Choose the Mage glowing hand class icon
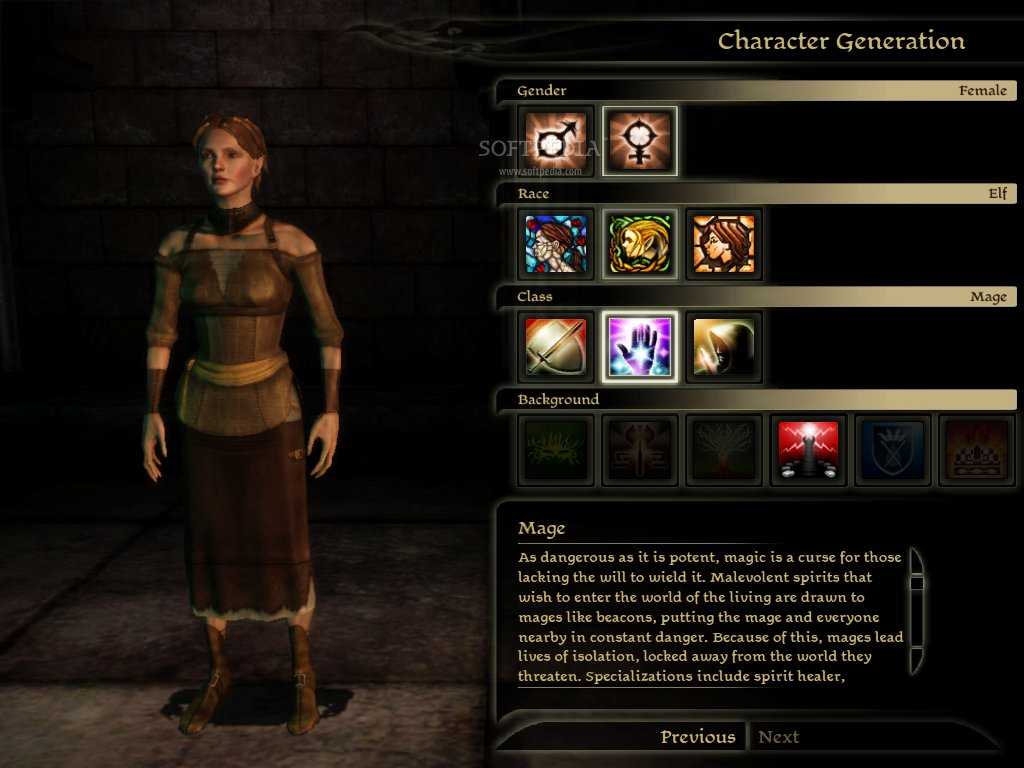The width and height of the screenshot is (1024, 768). pyautogui.click(x=640, y=348)
